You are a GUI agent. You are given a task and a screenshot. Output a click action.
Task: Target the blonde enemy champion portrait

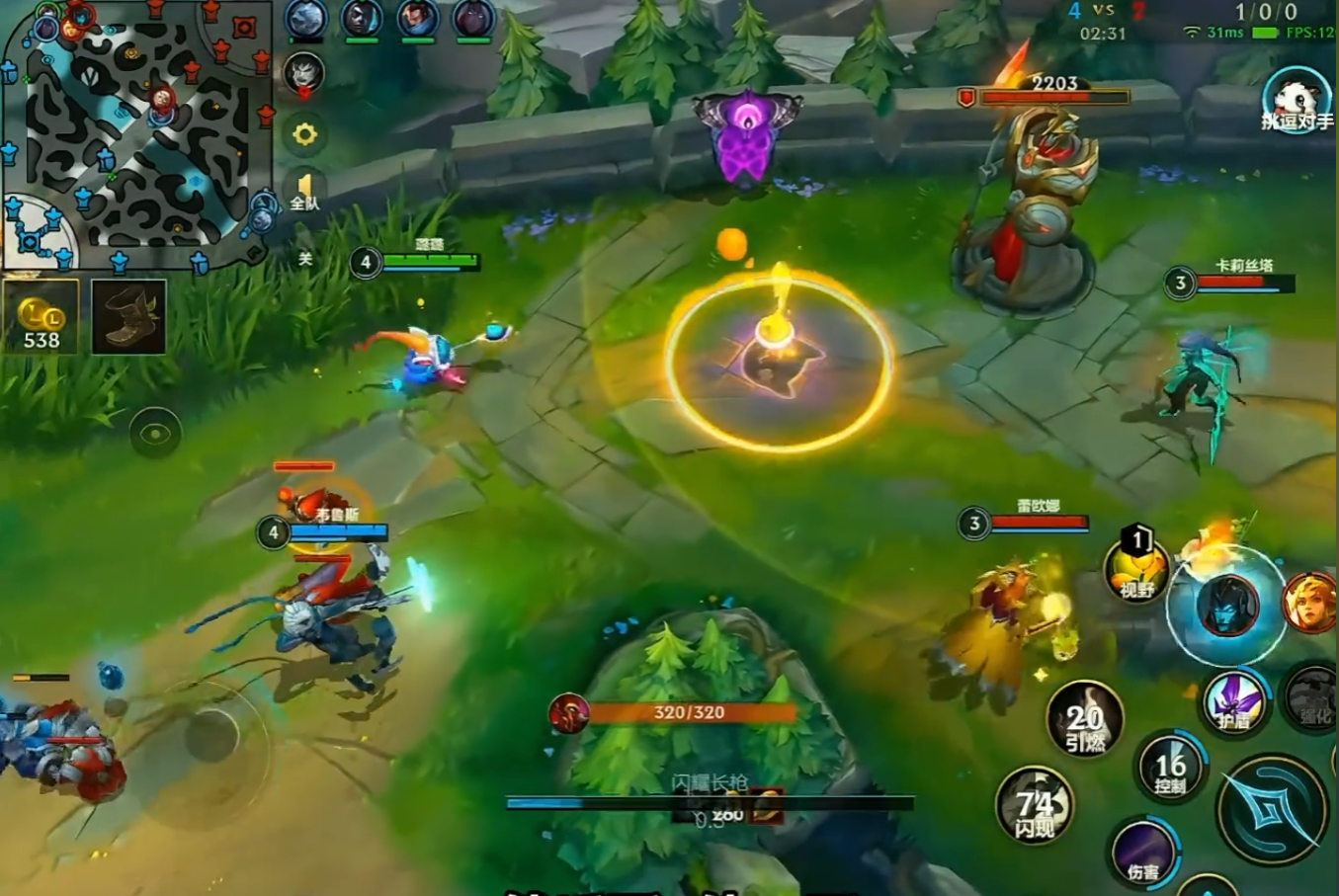(1310, 603)
